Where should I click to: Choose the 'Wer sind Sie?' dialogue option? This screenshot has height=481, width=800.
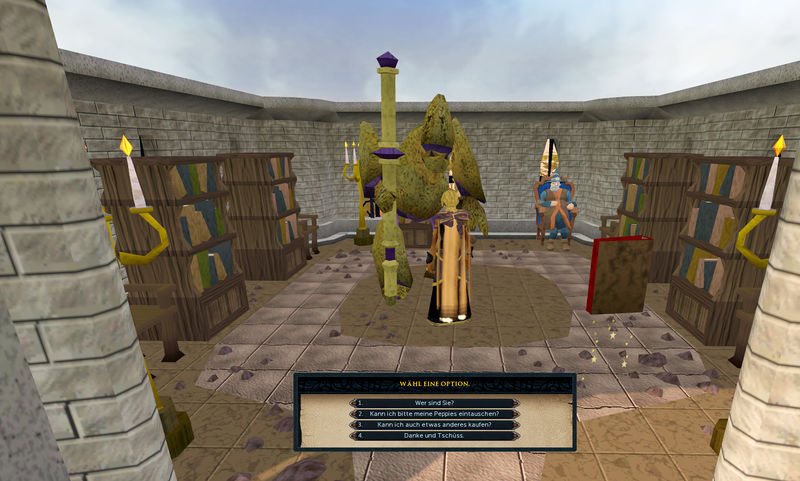click(434, 402)
